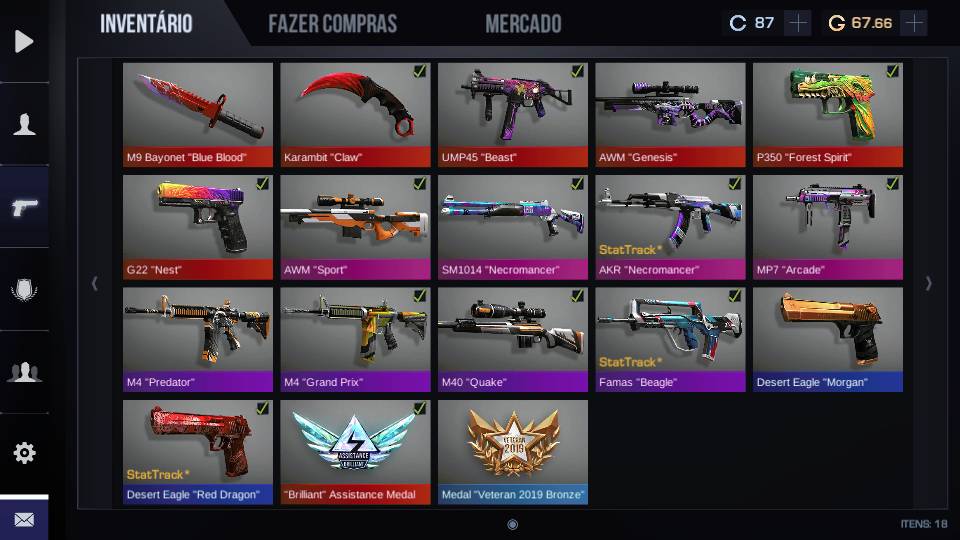Add more gold with the plus button
Image resolution: width=960 pixels, height=540 pixels.
[913, 23]
